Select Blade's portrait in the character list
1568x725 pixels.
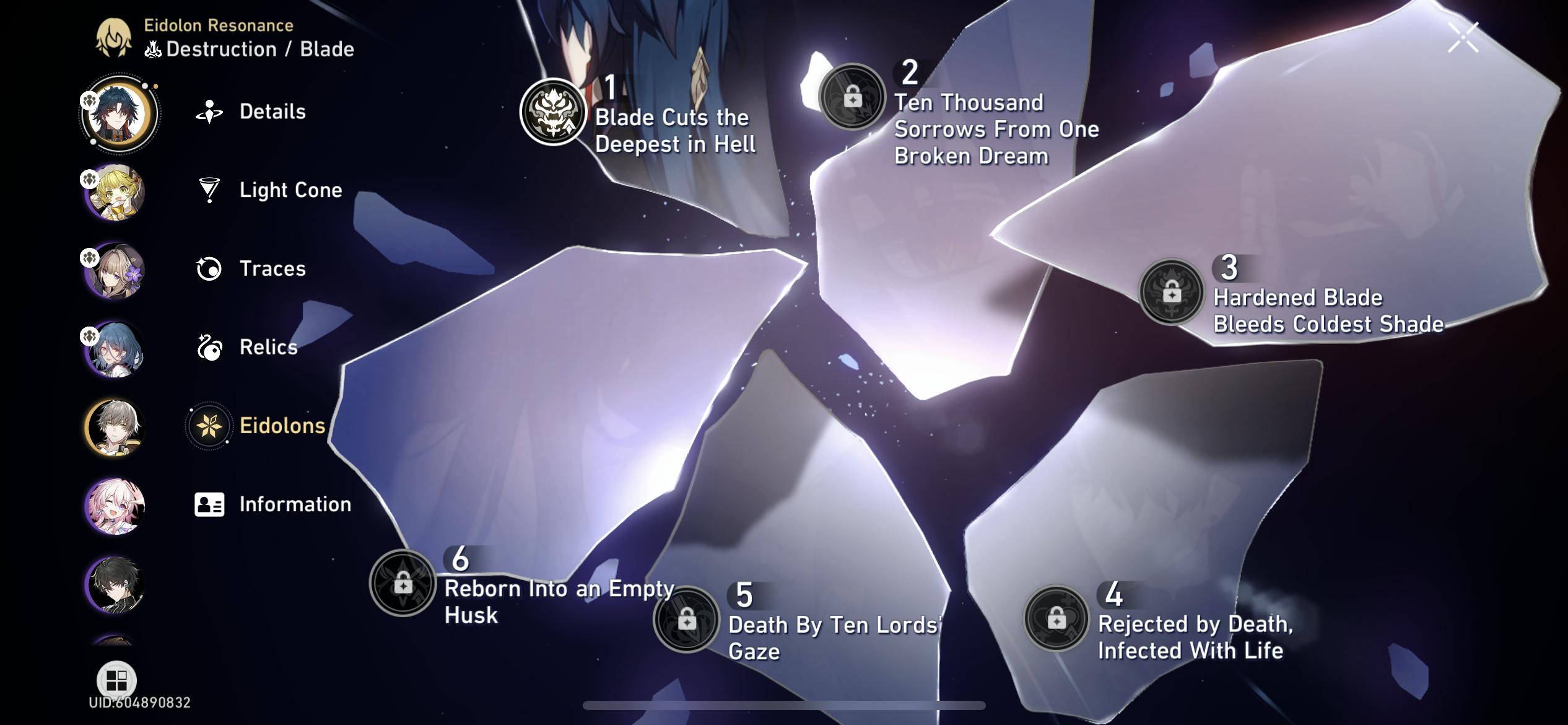(117, 113)
